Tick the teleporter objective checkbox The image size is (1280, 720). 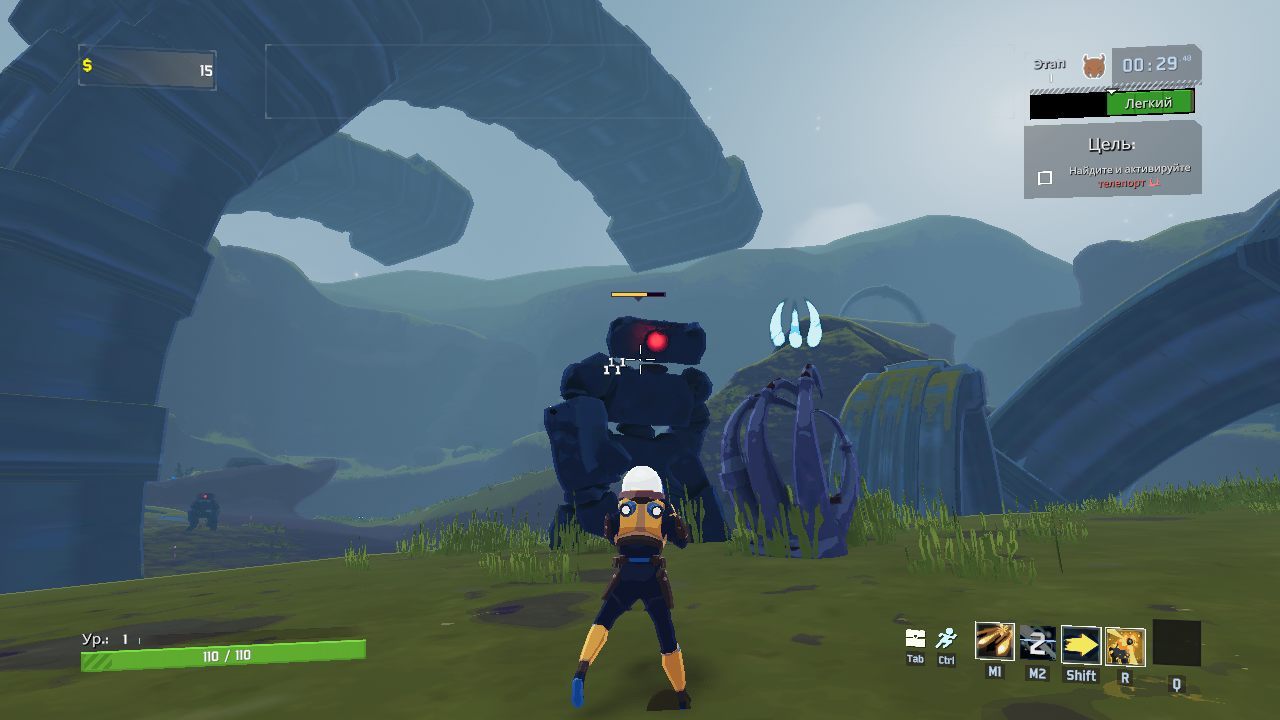1045,178
